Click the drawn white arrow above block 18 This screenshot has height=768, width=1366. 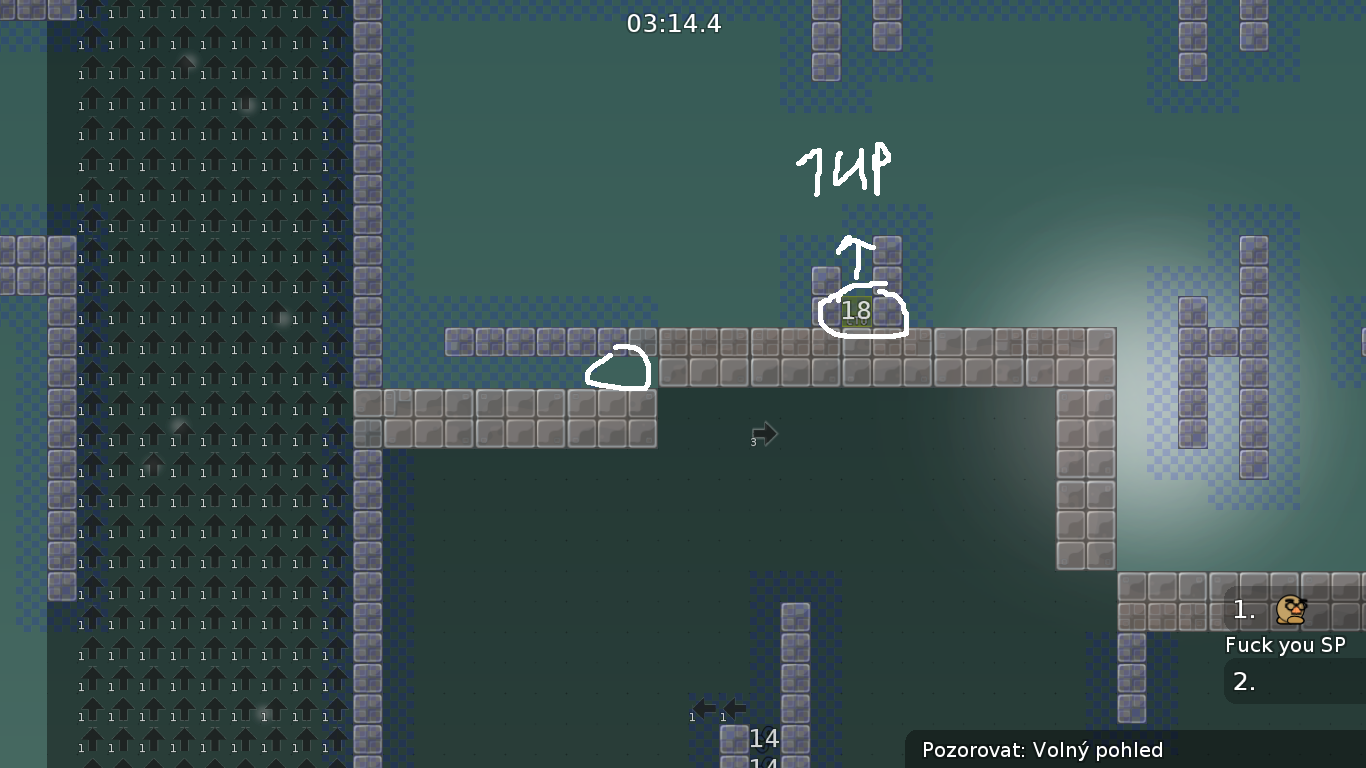[858, 255]
